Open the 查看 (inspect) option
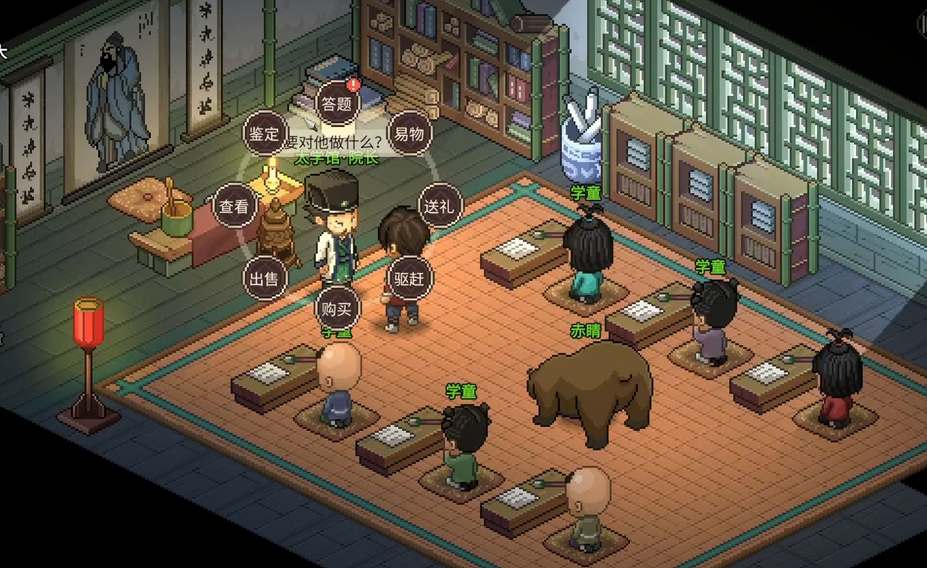This screenshot has height=568, width=927. 235,207
